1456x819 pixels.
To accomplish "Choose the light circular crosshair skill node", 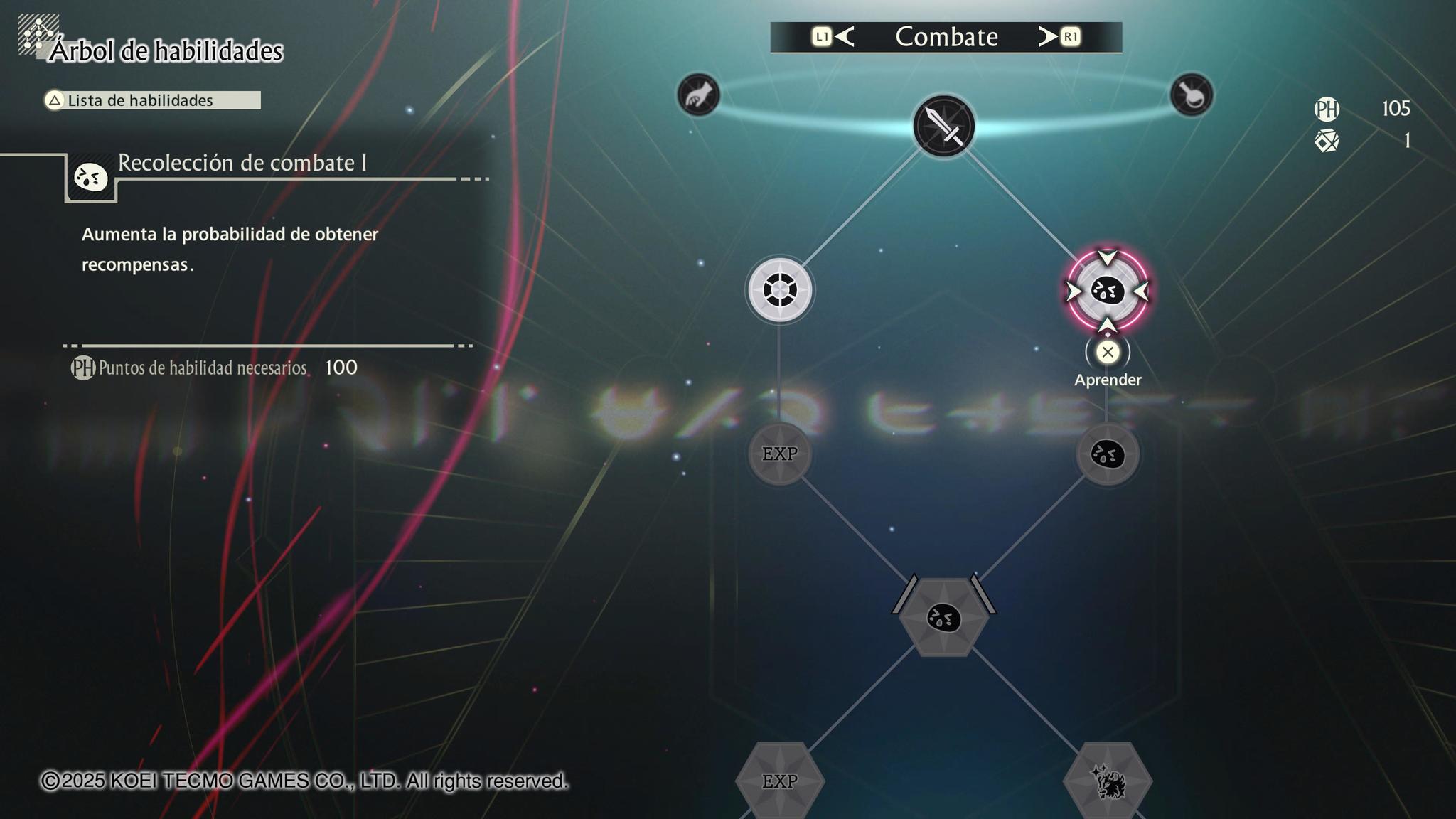I will [x=780, y=290].
